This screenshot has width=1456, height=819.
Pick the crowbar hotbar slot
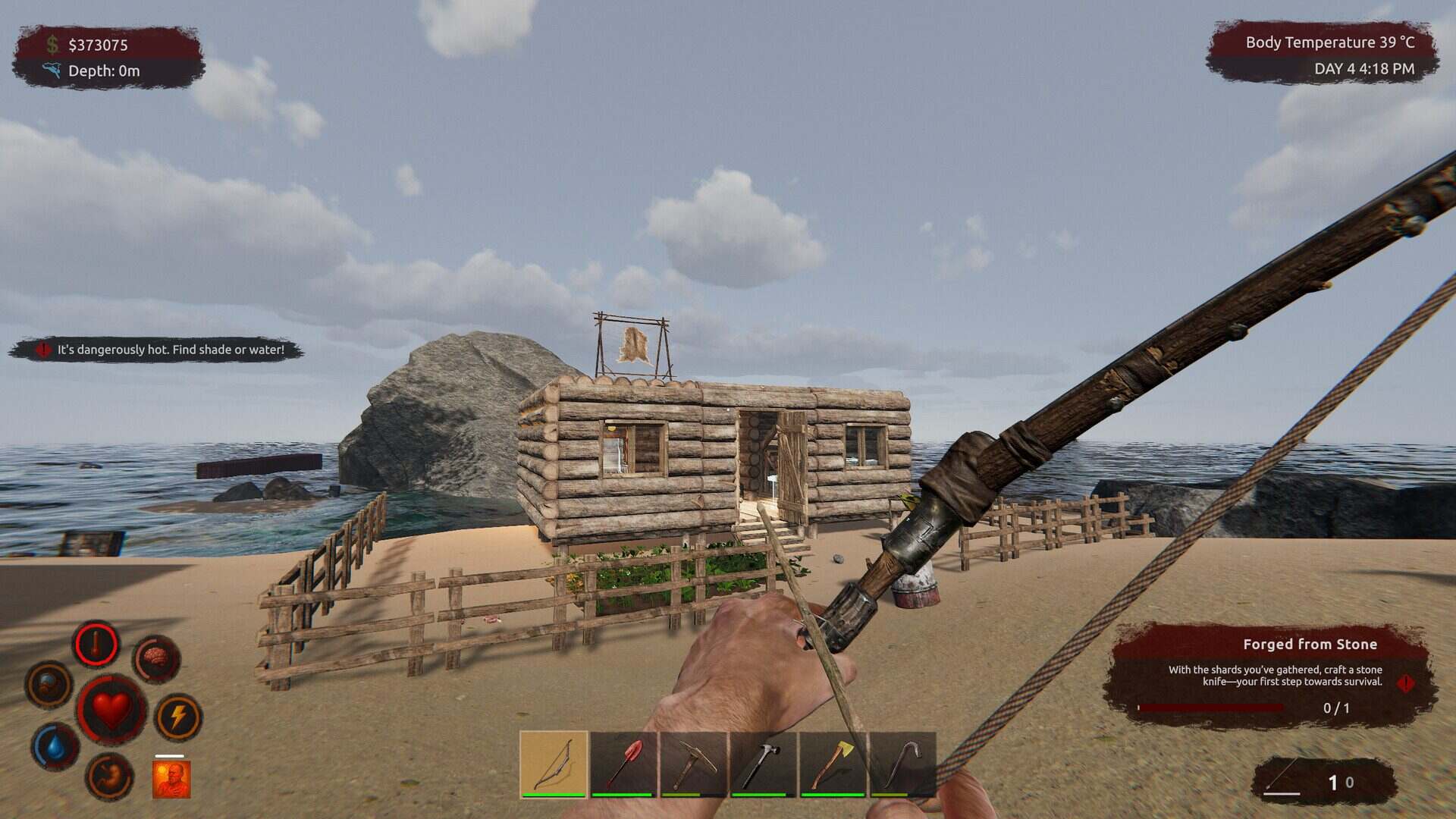coord(902,764)
